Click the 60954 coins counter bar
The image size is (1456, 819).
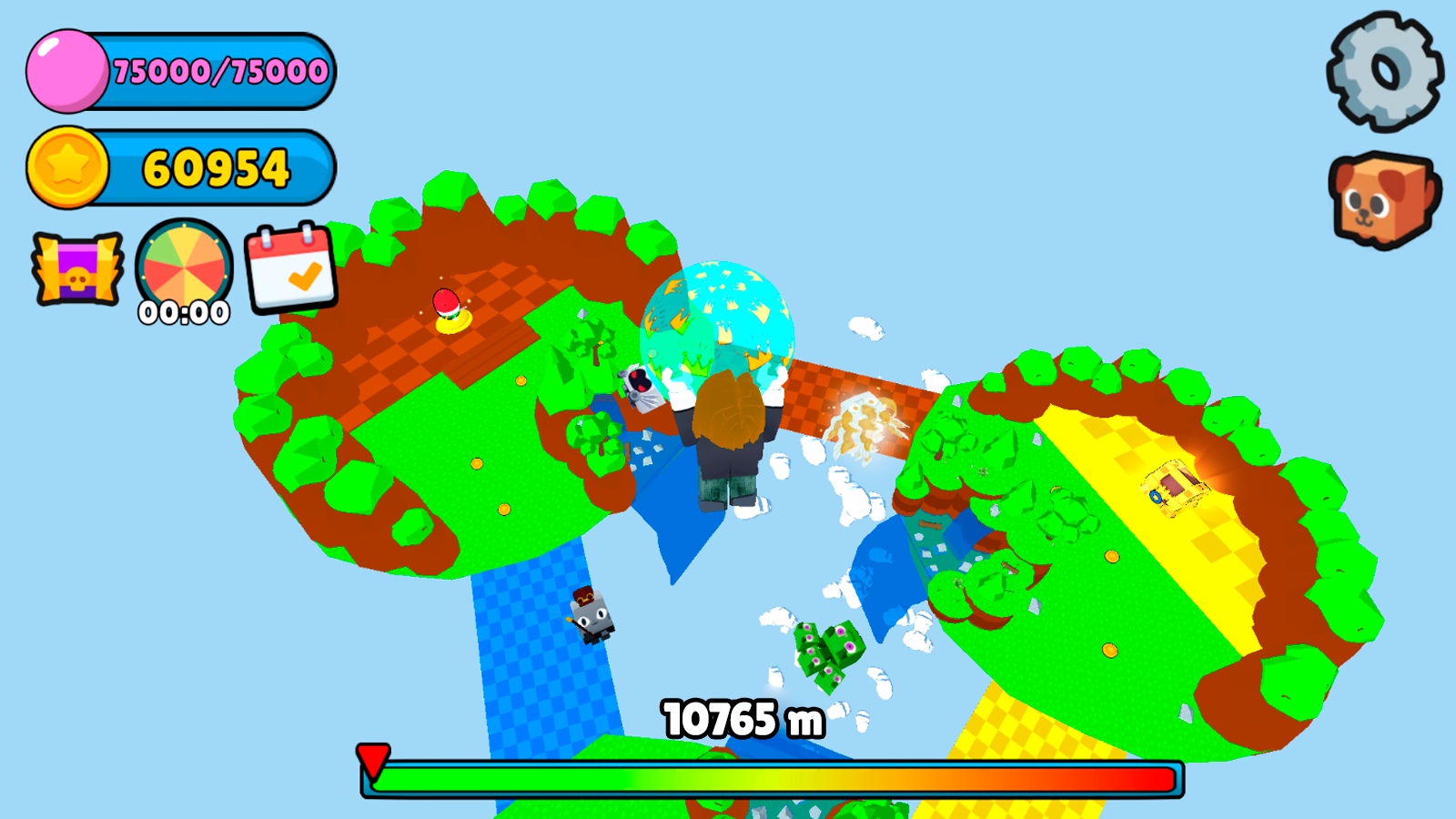click(x=218, y=167)
